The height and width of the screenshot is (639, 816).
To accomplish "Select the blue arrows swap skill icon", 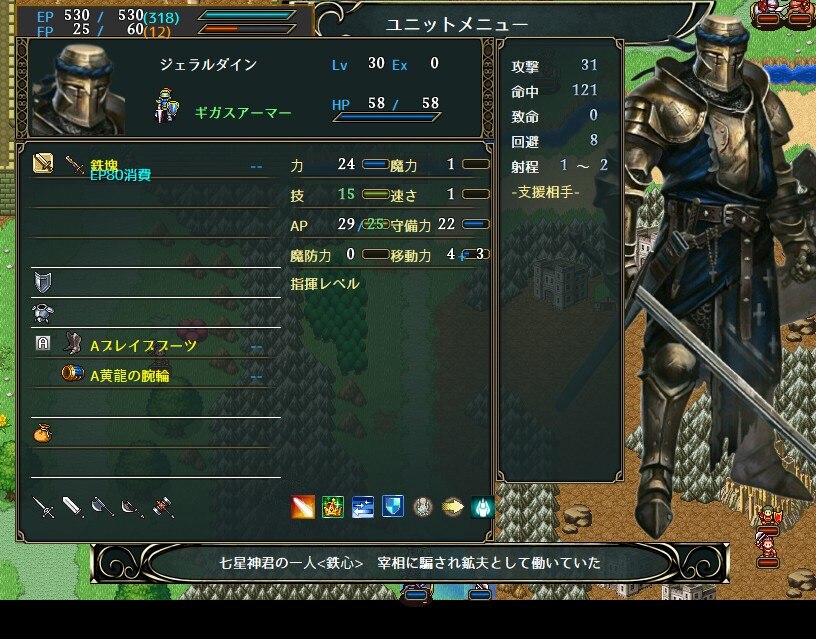I will click(363, 507).
